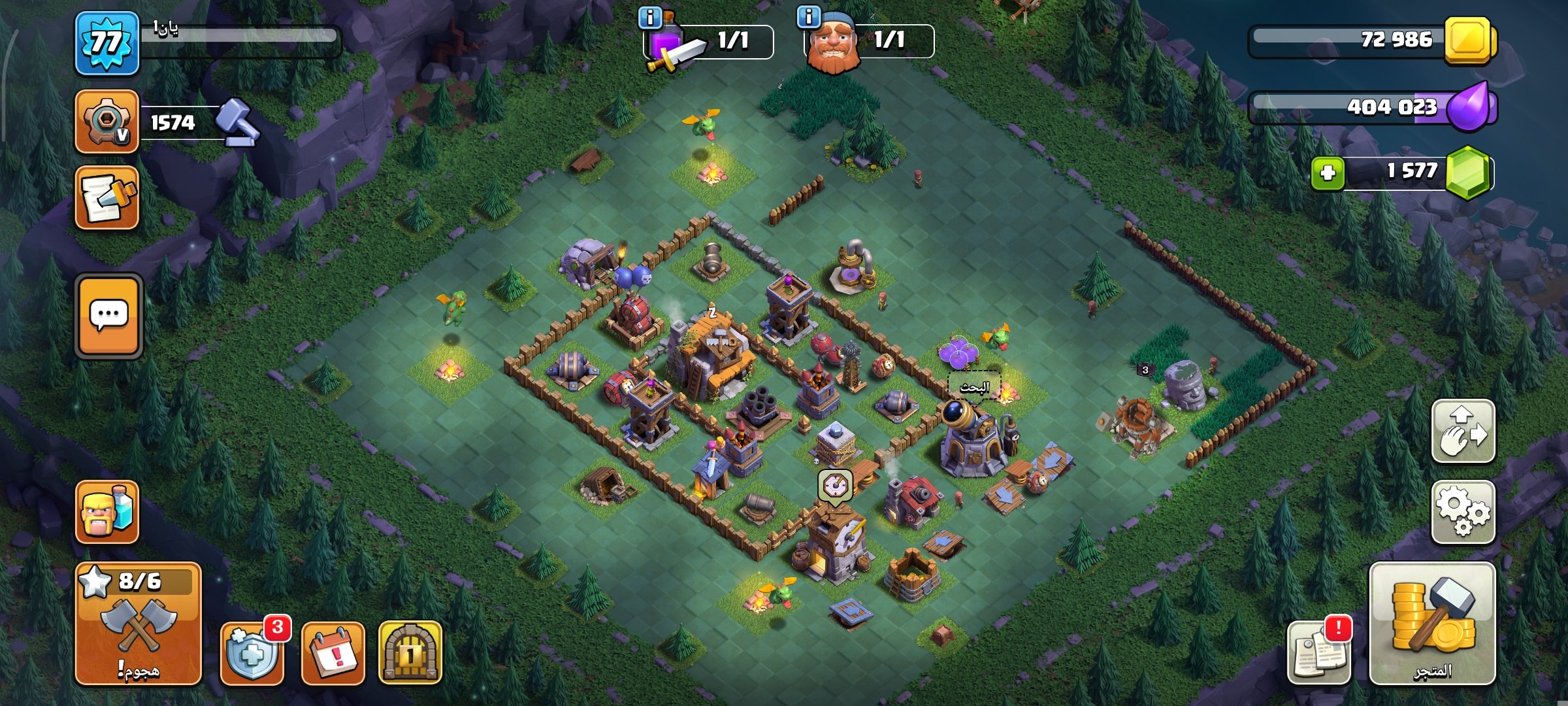Open the Shop with gold and hammer
Screen dimensions: 1568x706
click(x=1432, y=623)
